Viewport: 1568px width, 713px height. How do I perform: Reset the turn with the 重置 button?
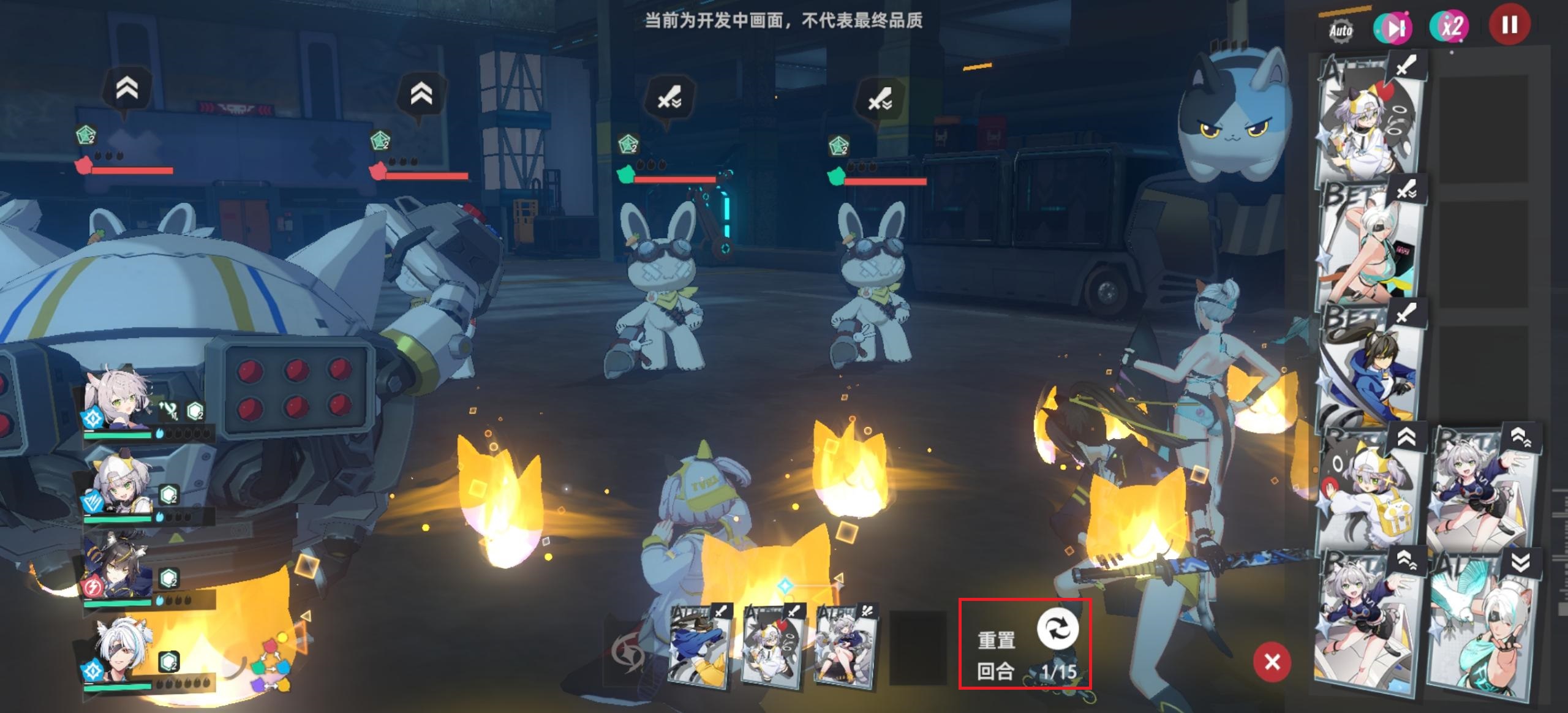pyautogui.click(x=1057, y=630)
